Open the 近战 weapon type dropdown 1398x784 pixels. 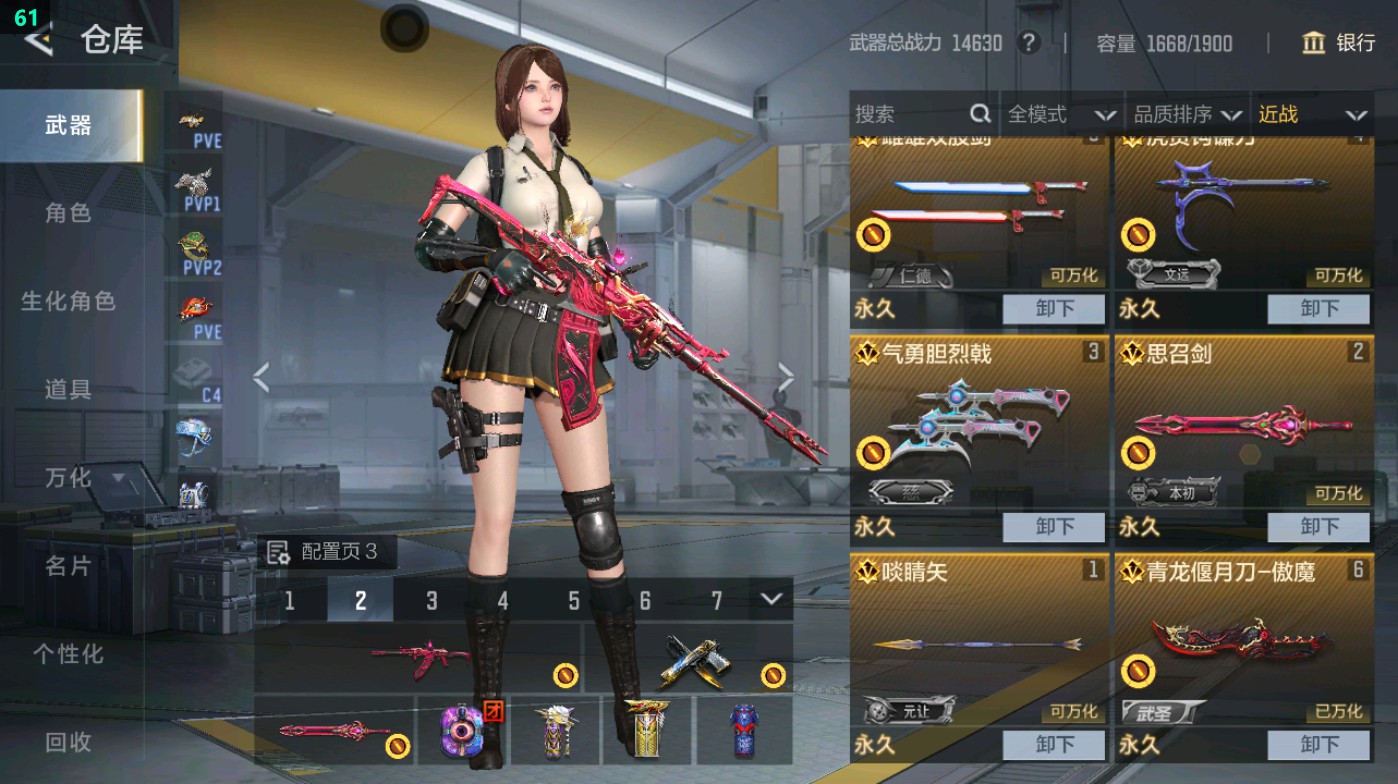tap(1311, 115)
